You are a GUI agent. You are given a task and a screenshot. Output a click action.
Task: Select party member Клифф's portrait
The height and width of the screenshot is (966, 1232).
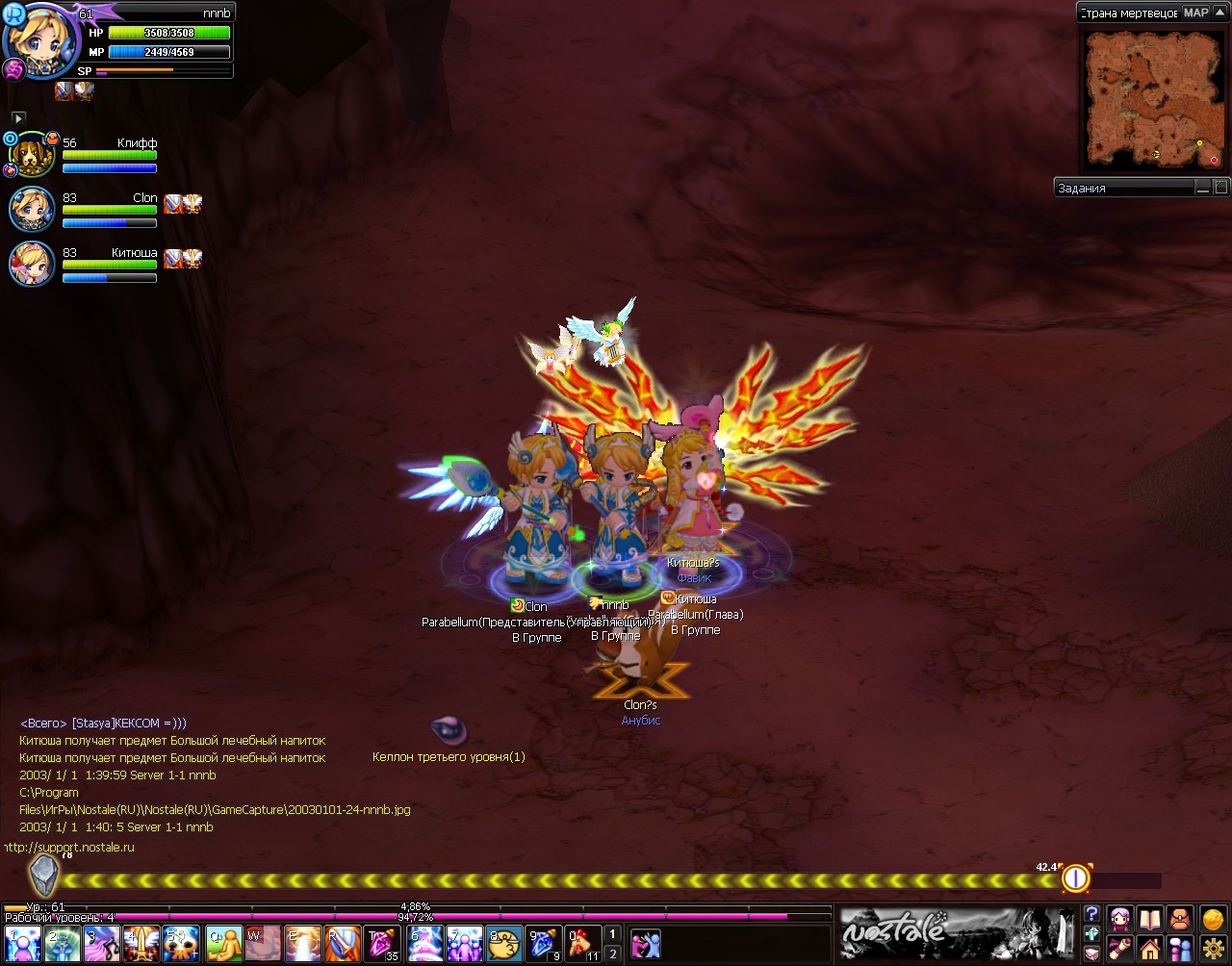[30, 154]
